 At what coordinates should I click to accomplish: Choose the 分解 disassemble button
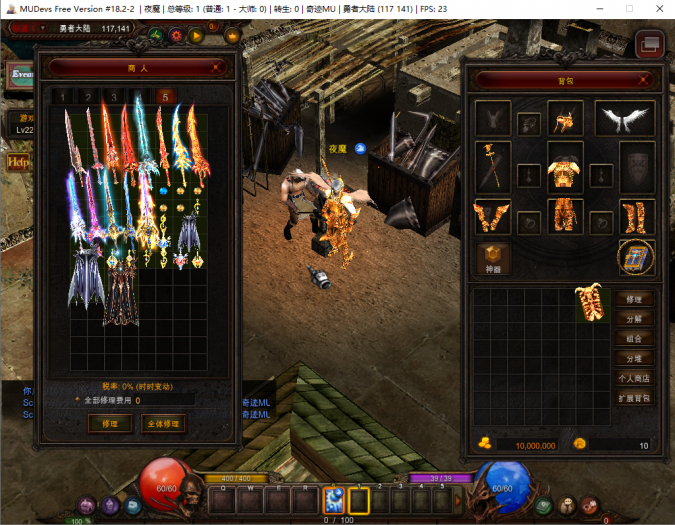(634, 319)
